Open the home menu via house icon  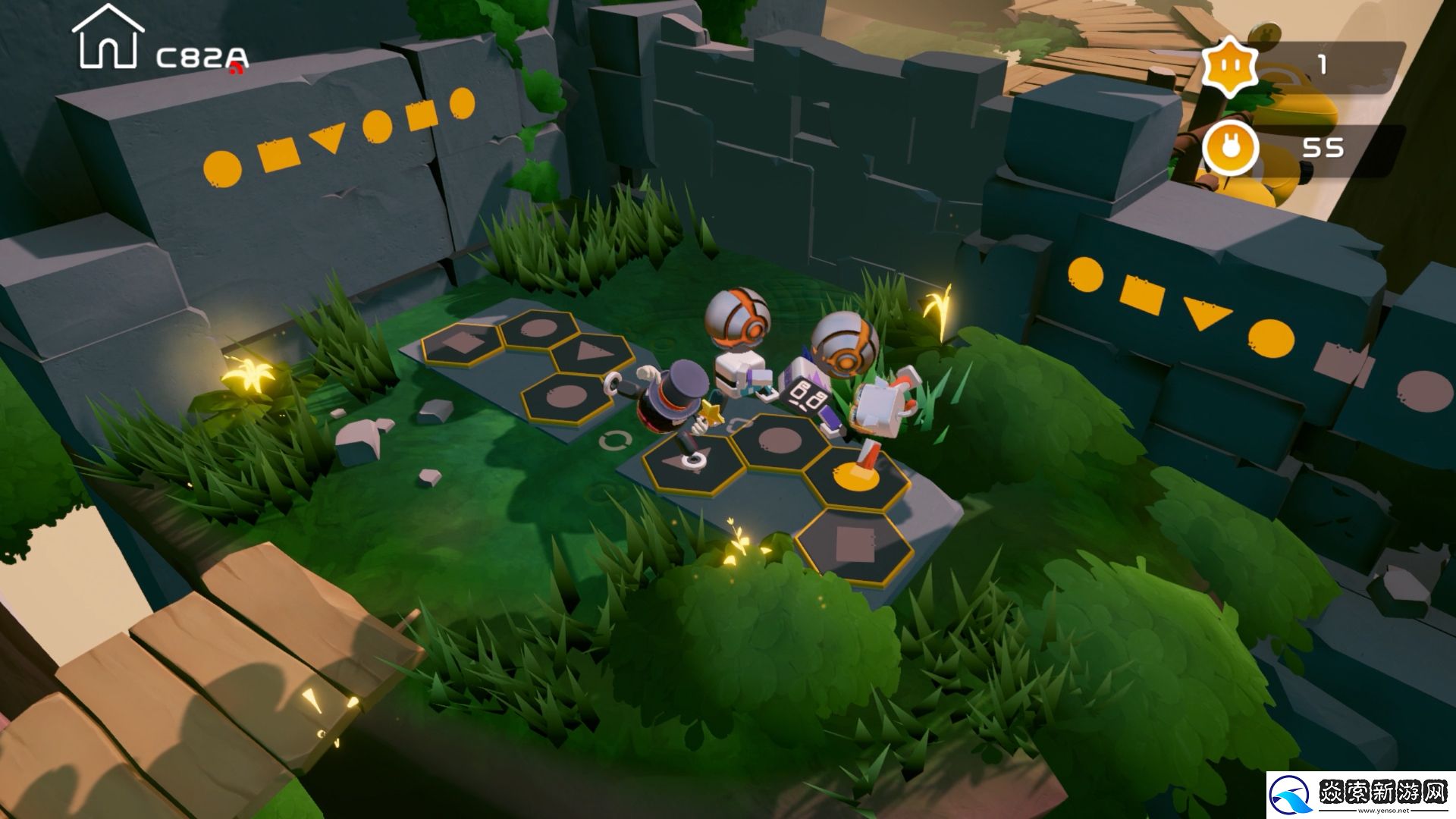click(108, 38)
